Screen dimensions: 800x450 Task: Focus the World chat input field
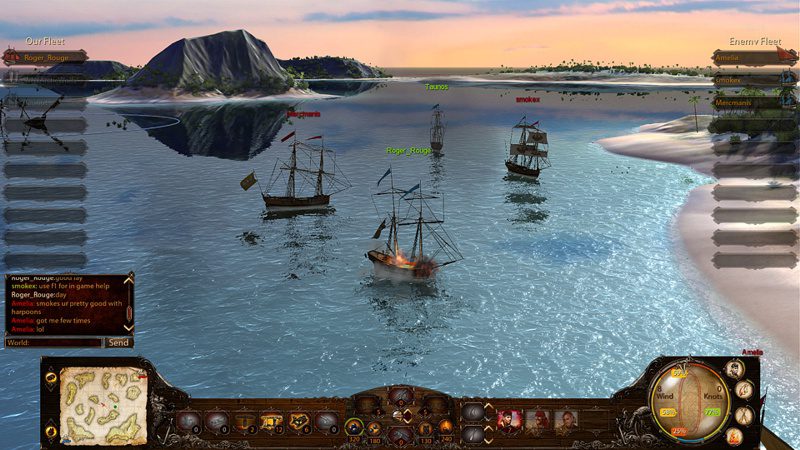click(54, 342)
